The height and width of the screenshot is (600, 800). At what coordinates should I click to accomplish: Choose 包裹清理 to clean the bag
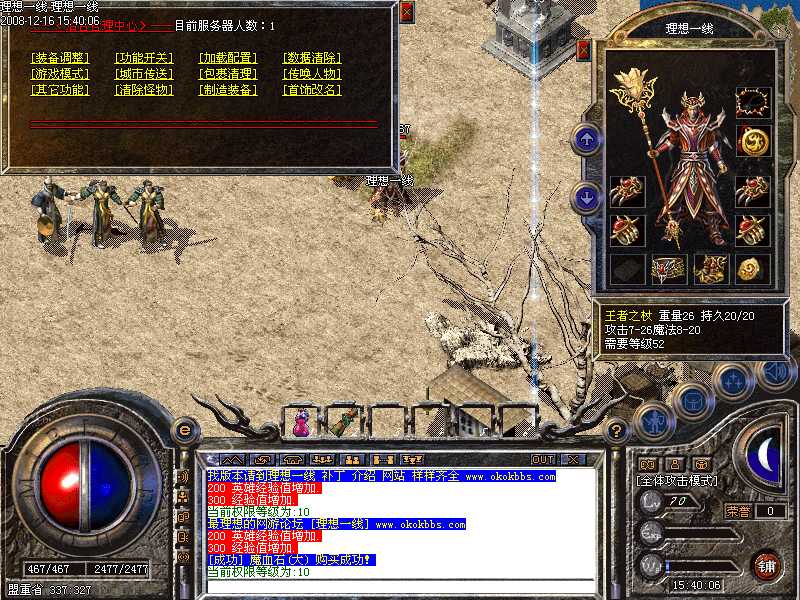228,74
